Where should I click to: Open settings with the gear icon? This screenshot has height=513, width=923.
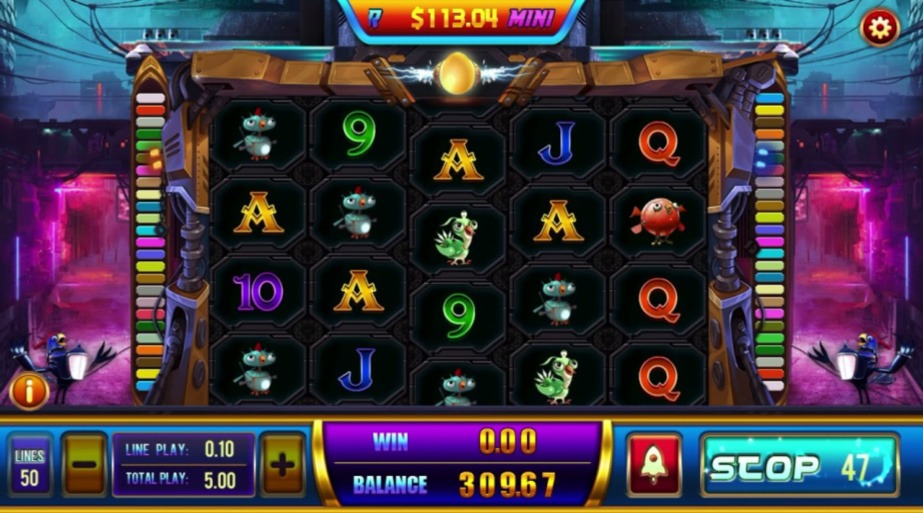(x=879, y=28)
